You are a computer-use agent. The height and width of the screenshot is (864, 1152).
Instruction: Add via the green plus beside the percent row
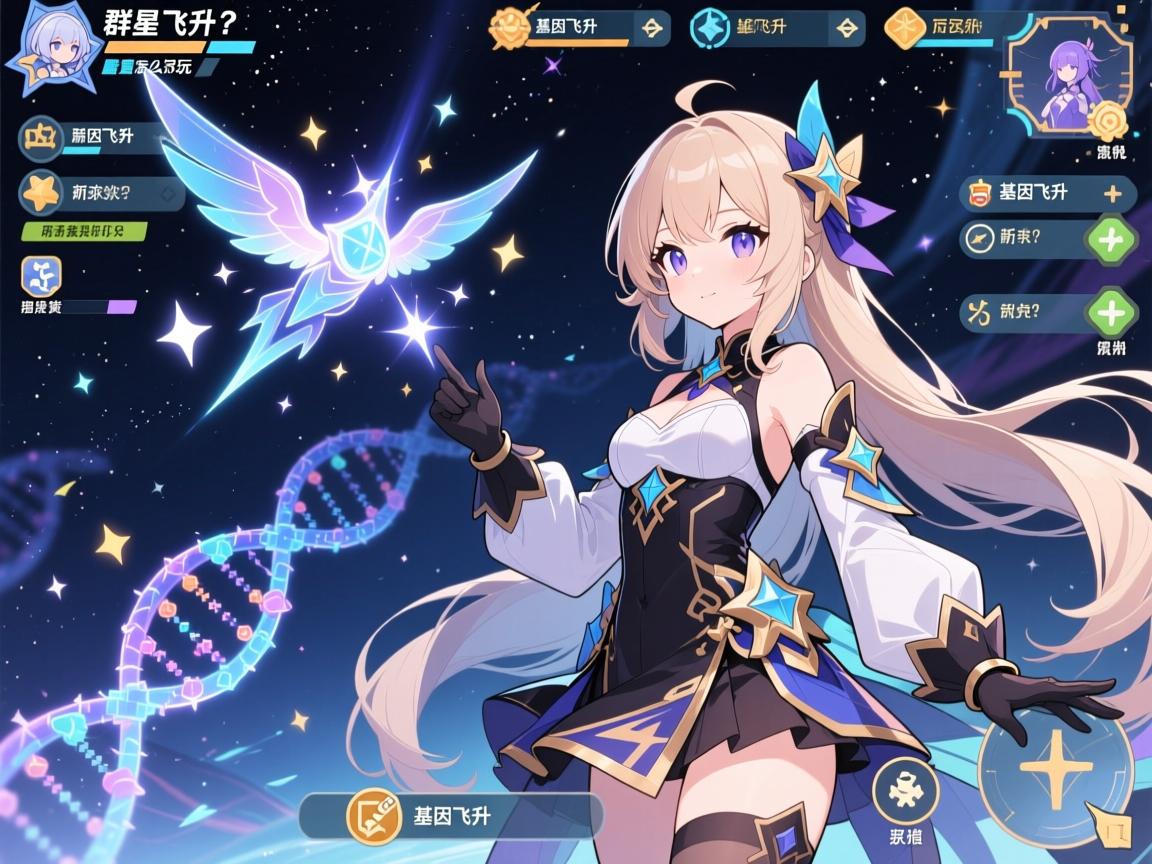1110,312
